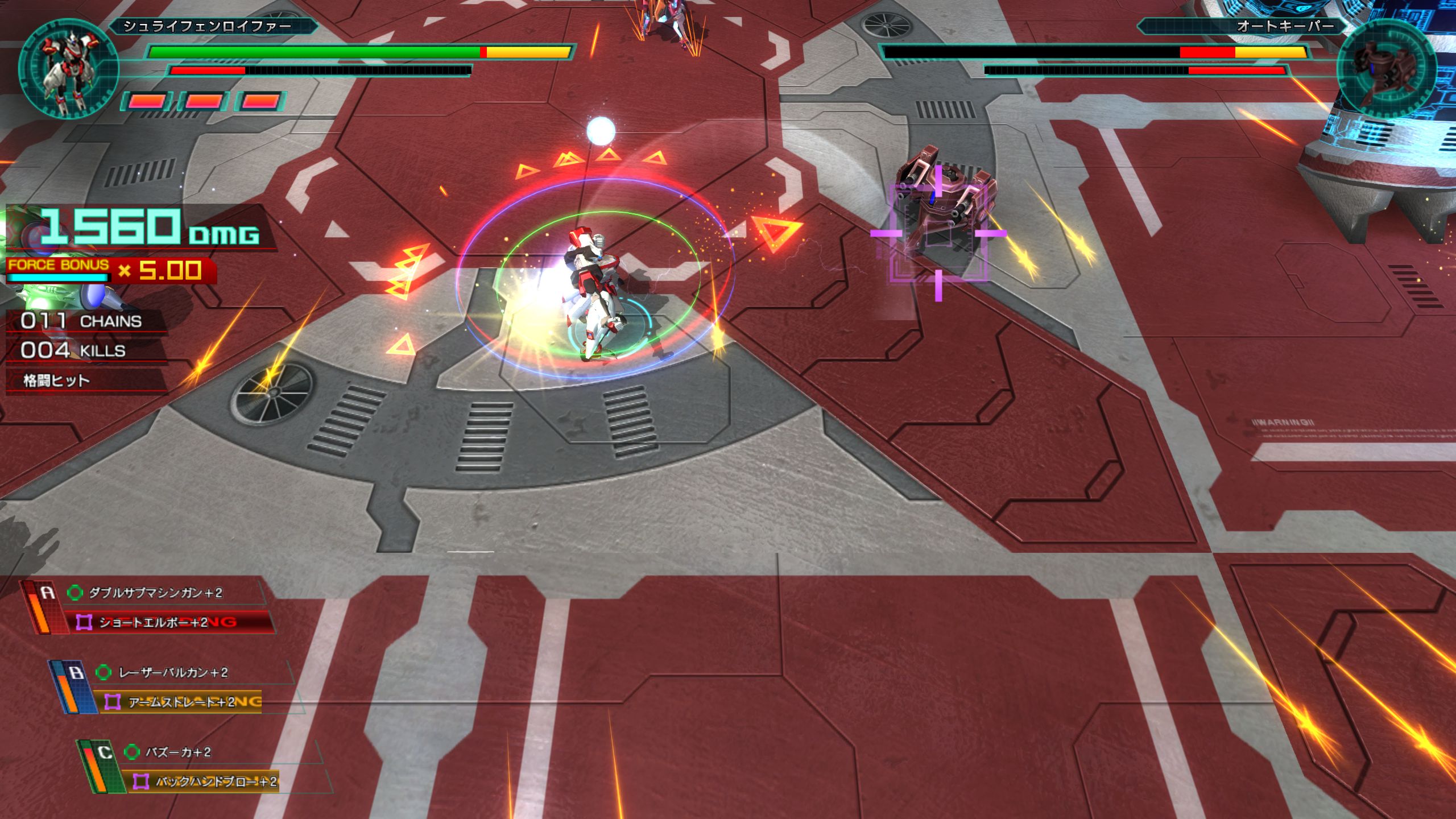Select the レーザーバルカン+2 weapon slot

pyautogui.click(x=173, y=673)
